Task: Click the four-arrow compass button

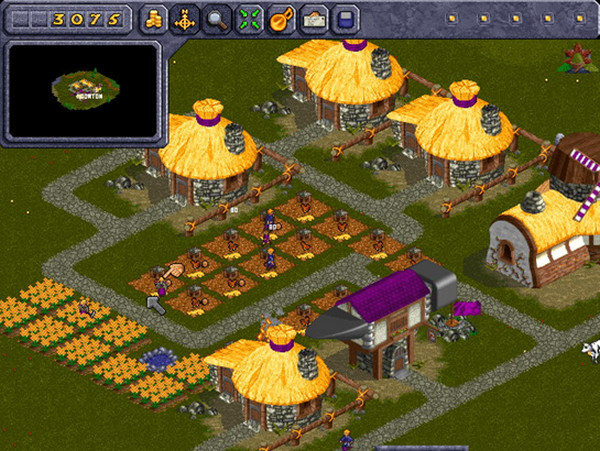Action: [184, 18]
